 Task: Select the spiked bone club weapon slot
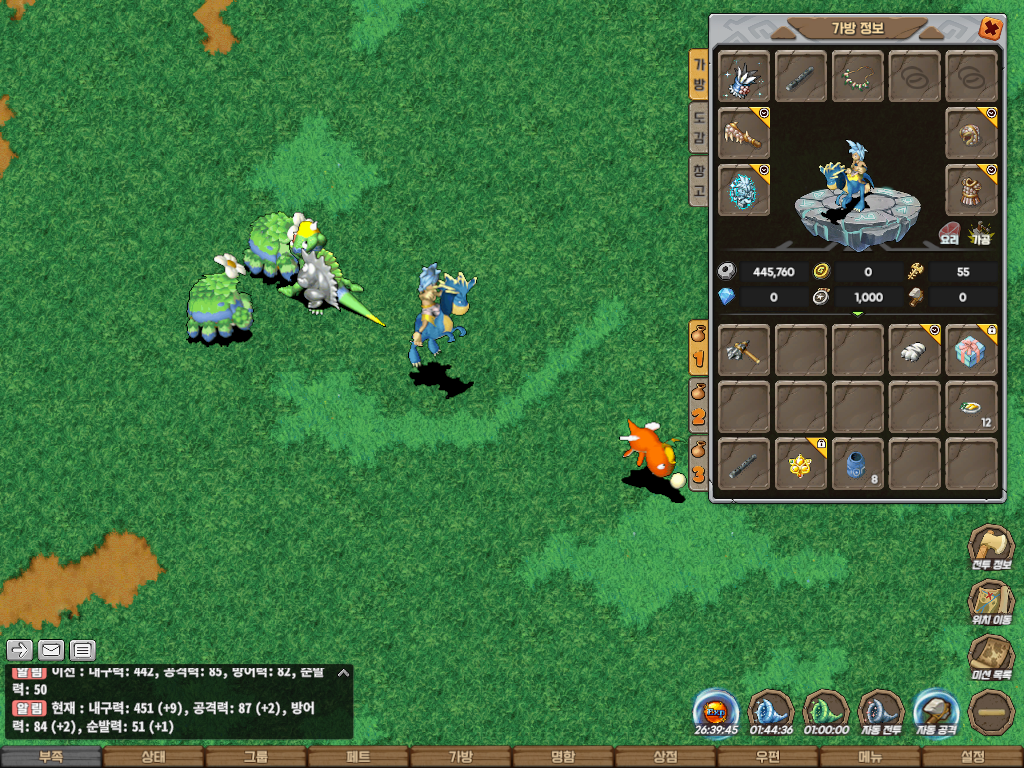pos(744,133)
